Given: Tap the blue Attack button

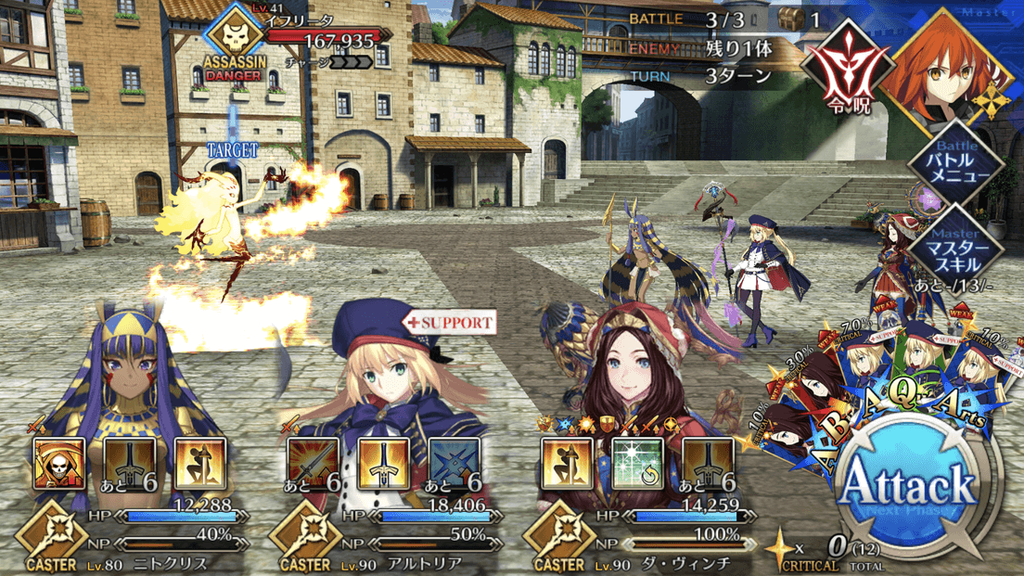Looking at the screenshot, I should 908,487.
